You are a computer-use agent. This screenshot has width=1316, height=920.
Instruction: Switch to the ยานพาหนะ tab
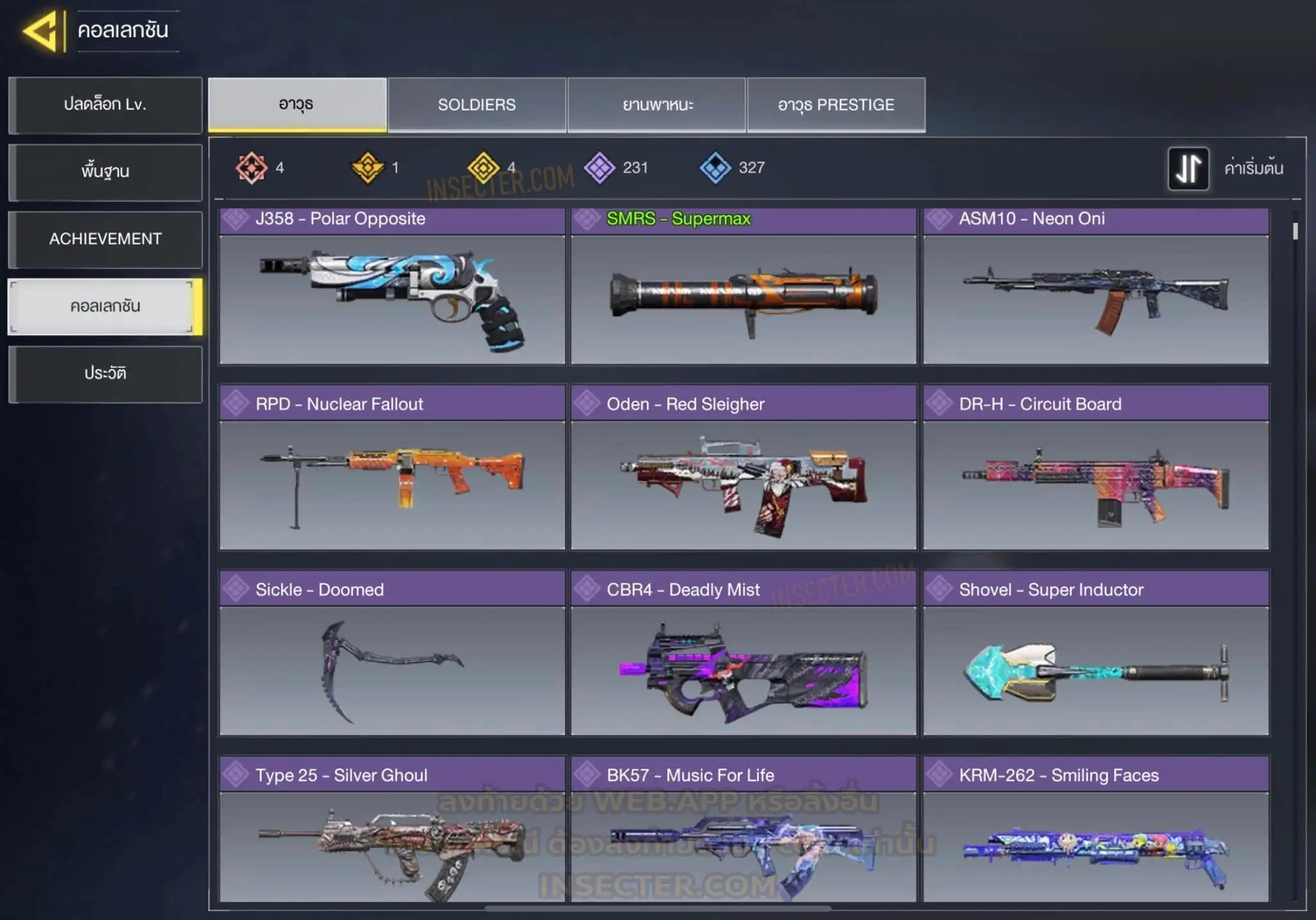tap(657, 105)
